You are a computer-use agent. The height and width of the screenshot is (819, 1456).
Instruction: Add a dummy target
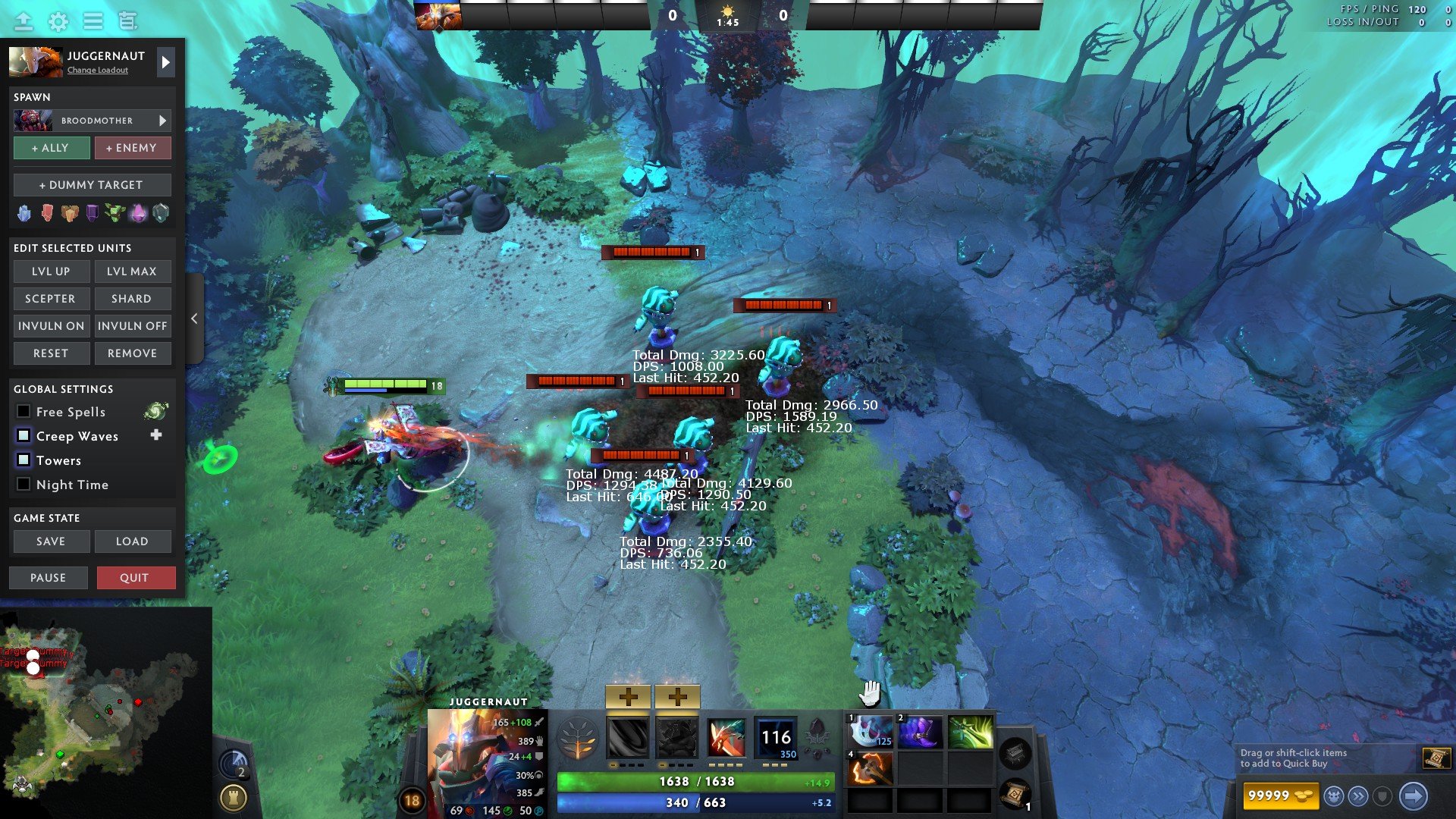(92, 185)
